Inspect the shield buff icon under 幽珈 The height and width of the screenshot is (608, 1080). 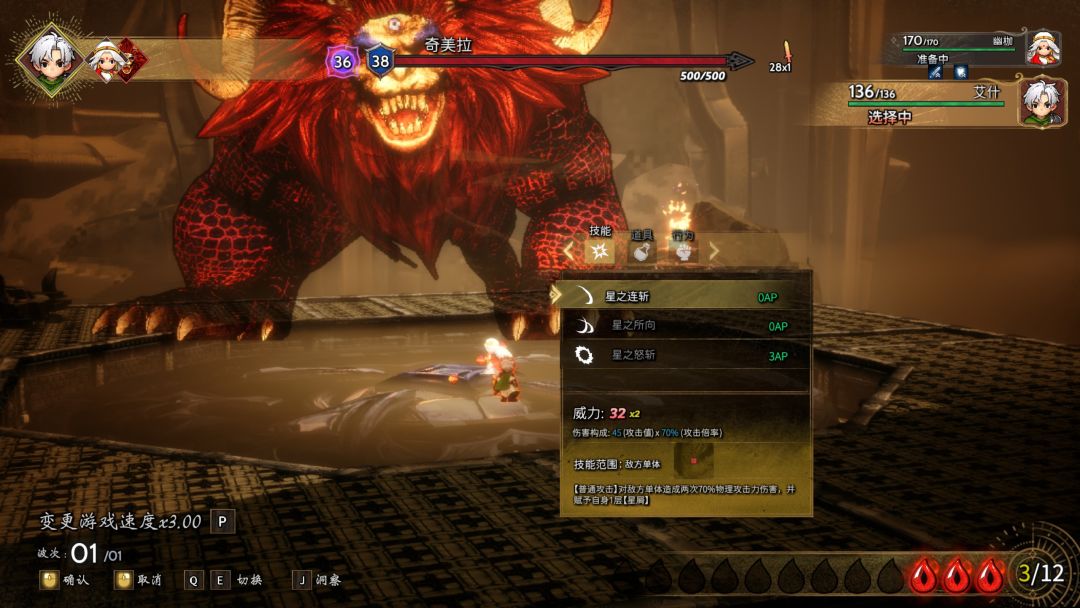[x=960, y=72]
